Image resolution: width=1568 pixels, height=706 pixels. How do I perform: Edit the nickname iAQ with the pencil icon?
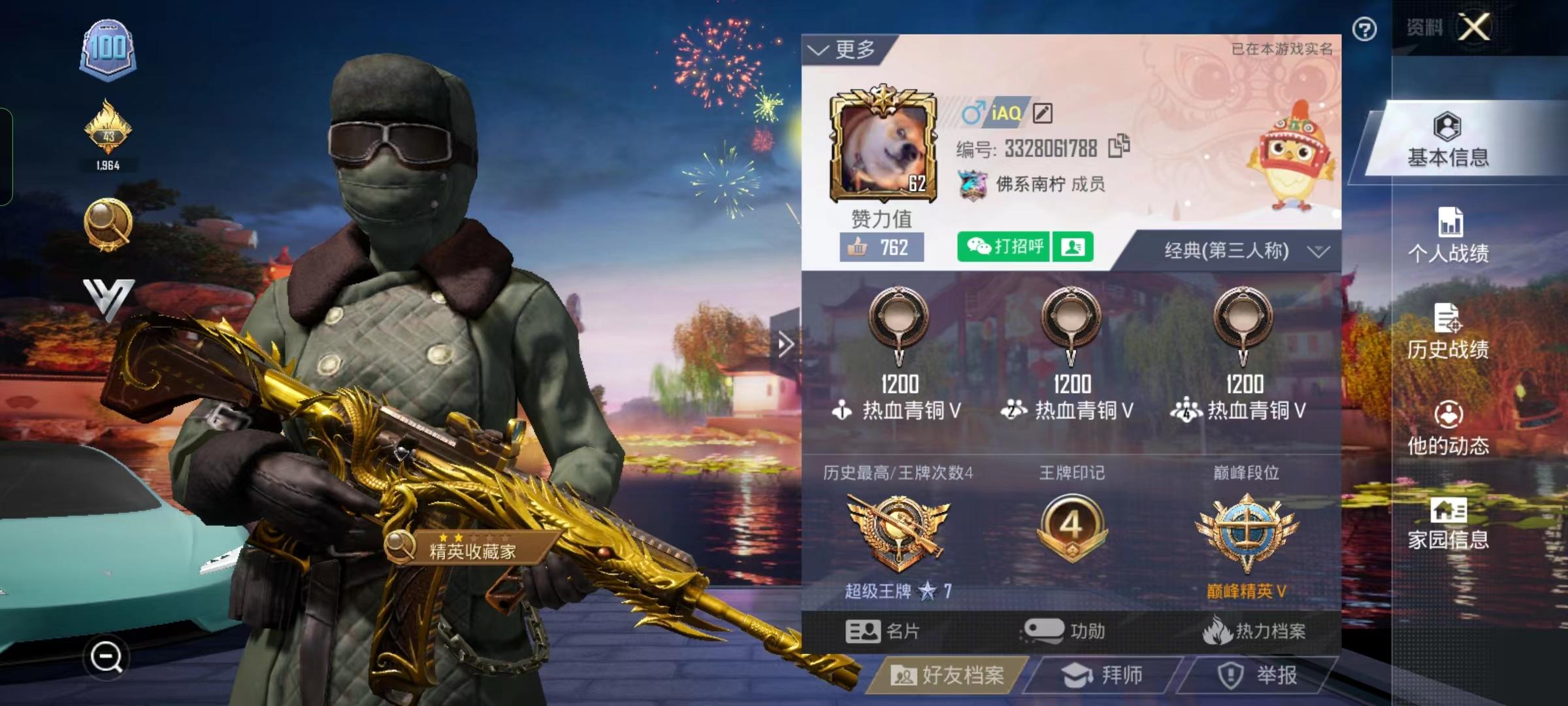[x=1043, y=112]
